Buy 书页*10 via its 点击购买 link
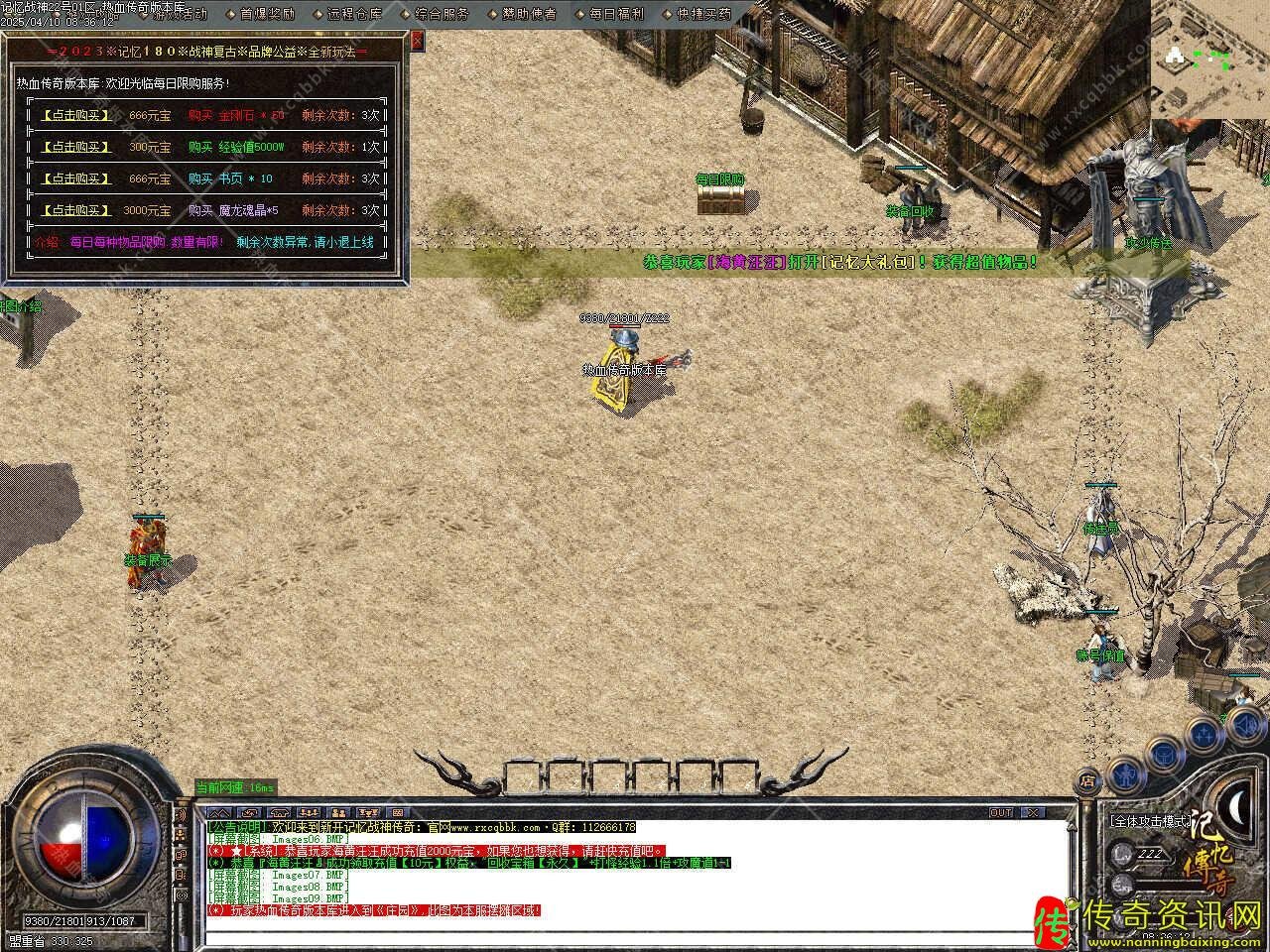Viewport: 1270px width, 952px height. tap(76, 178)
